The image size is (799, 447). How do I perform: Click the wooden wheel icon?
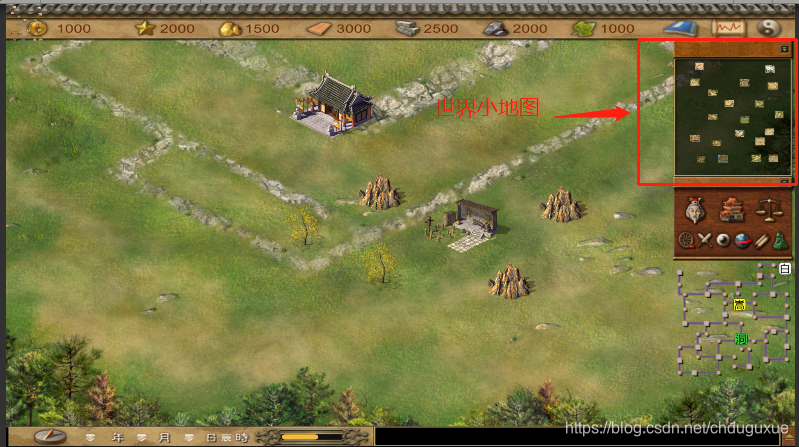click(686, 240)
